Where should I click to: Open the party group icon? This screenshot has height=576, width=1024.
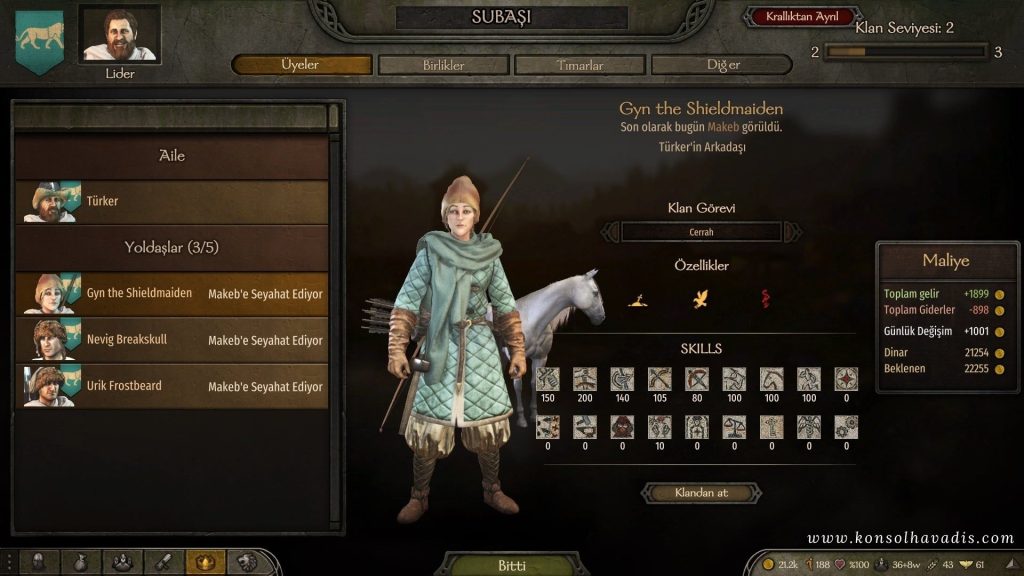pyautogui.click(x=122, y=562)
